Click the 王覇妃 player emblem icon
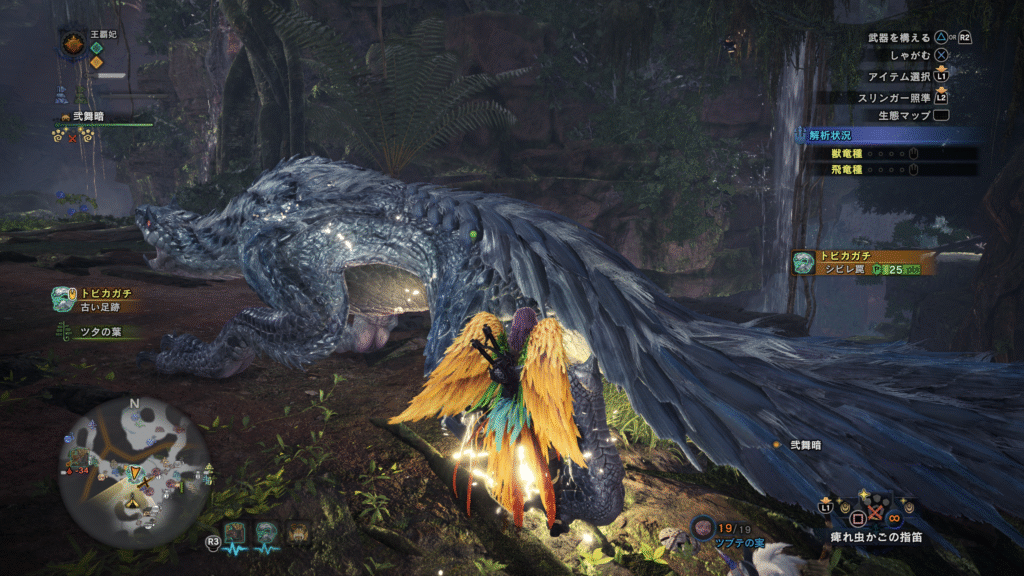The height and width of the screenshot is (576, 1024). (x=72, y=44)
